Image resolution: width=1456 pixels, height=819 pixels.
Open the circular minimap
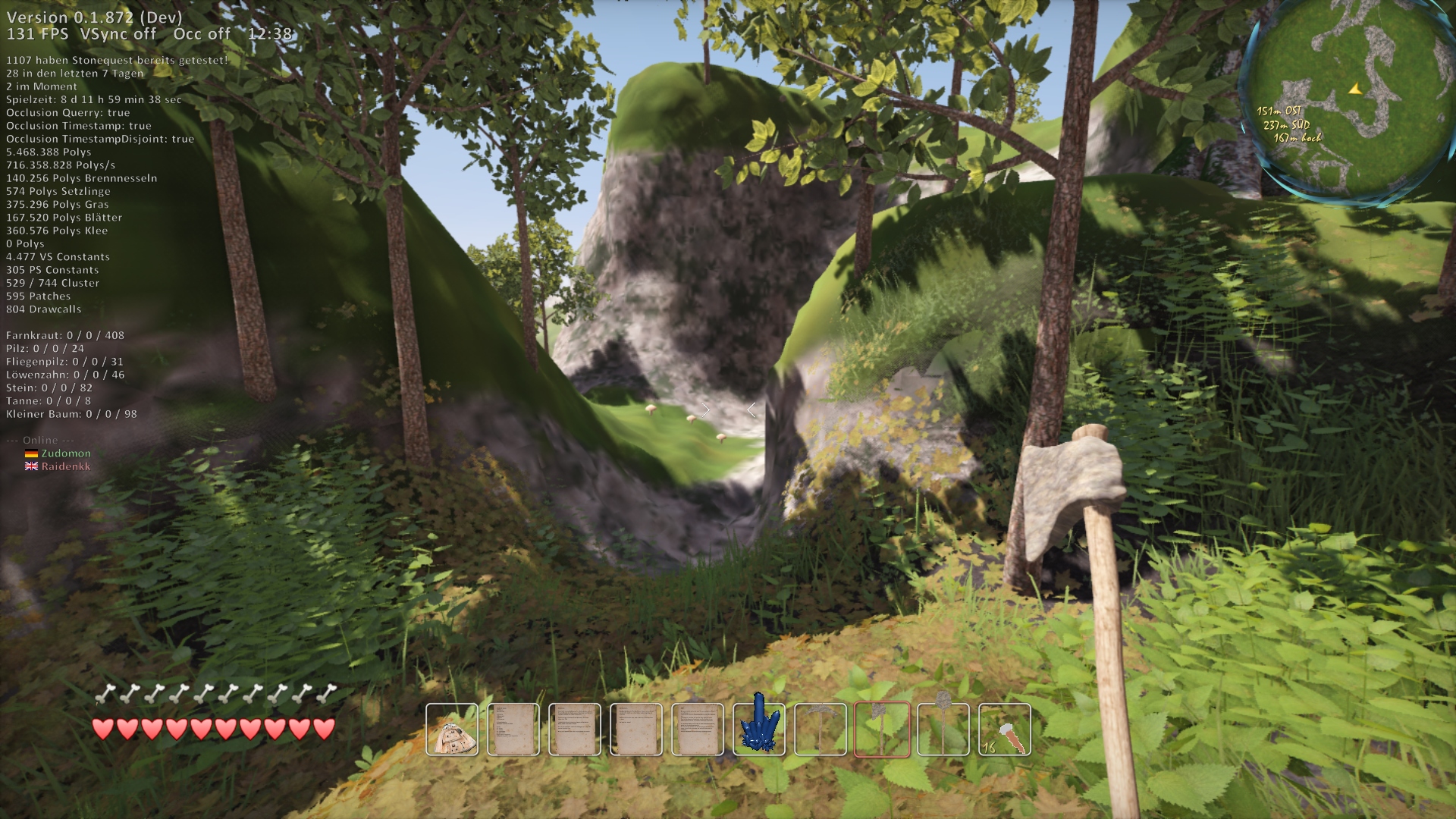pos(1349,101)
